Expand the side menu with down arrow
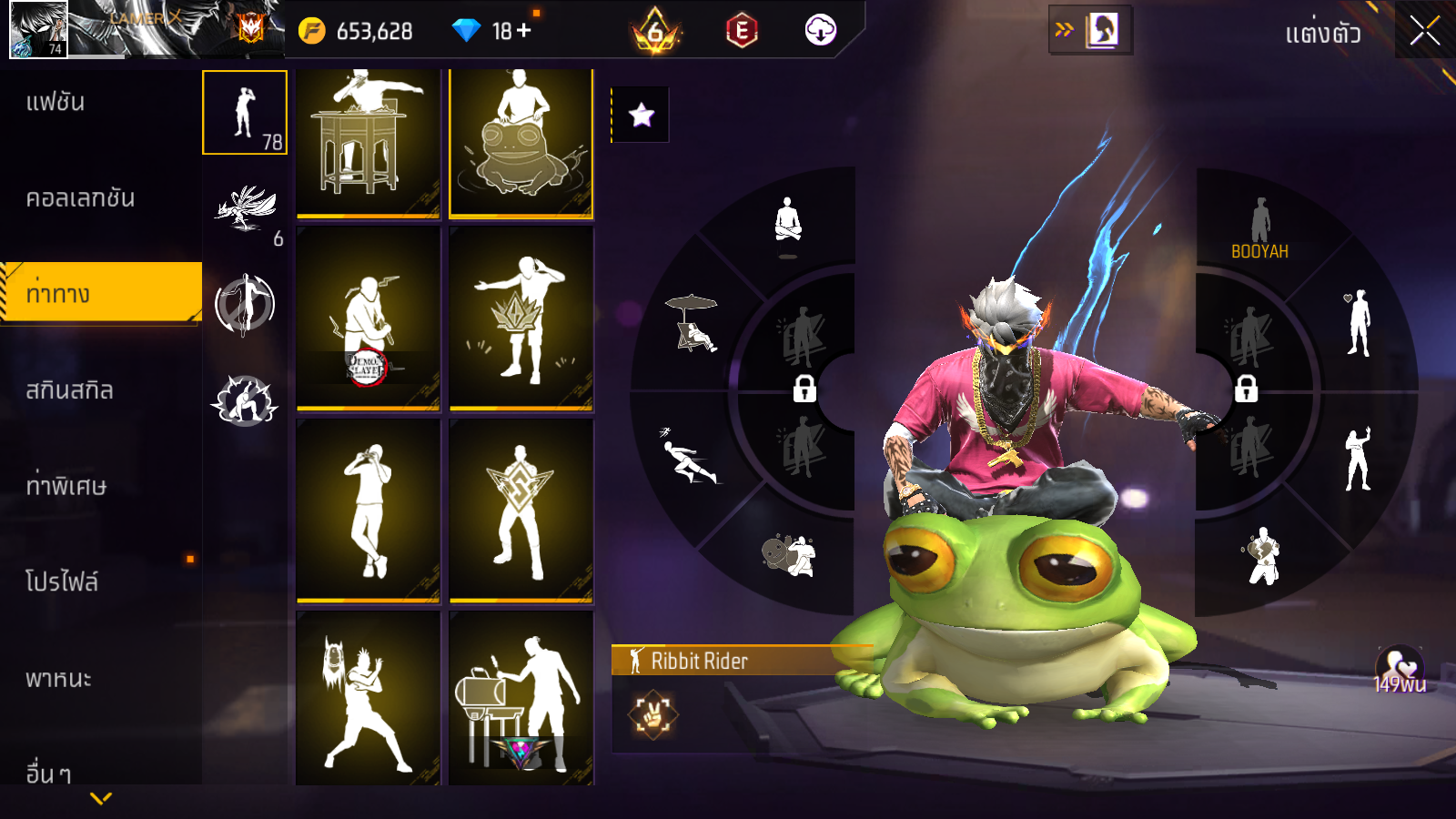Viewport: 1456px width, 819px height. coord(101,798)
